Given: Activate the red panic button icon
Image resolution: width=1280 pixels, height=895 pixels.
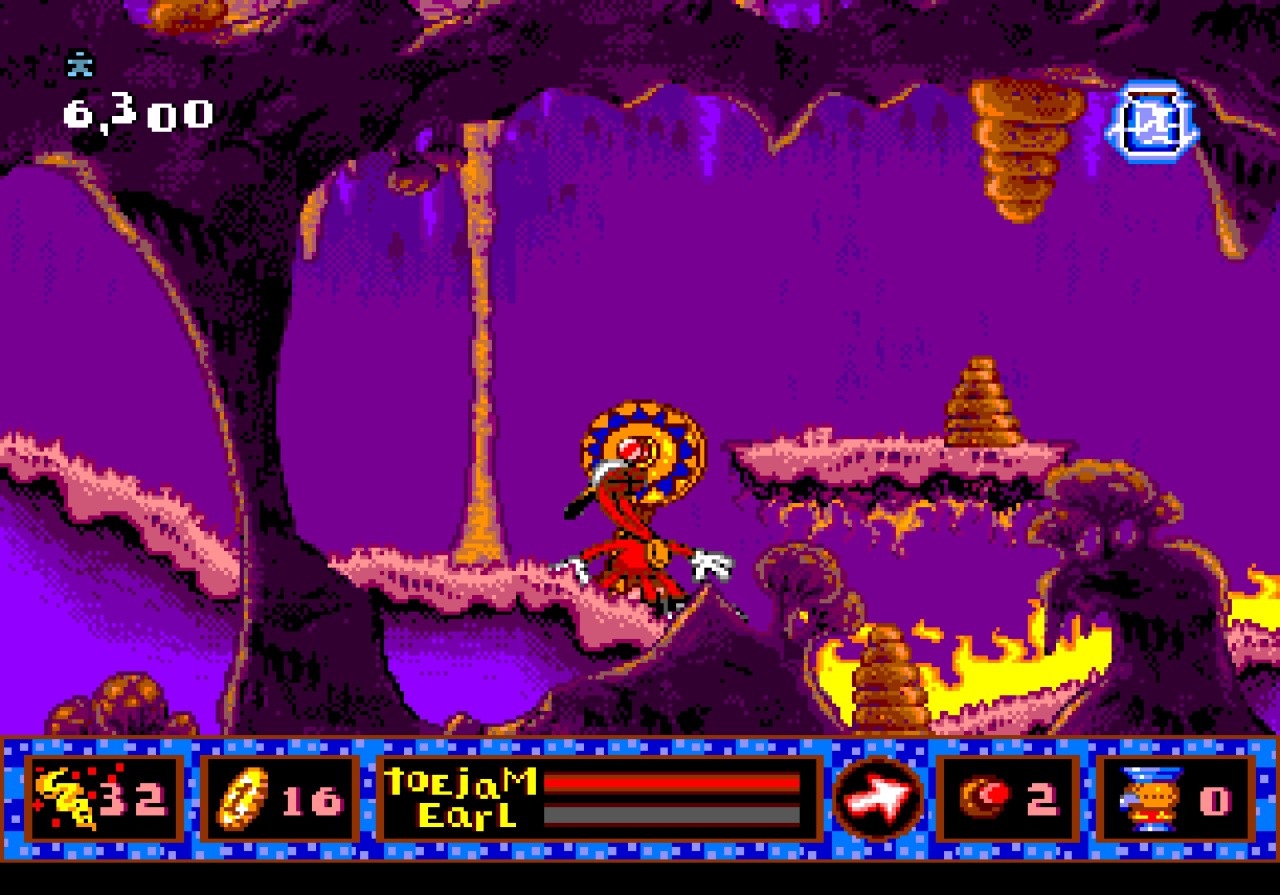Looking at the screenshot, I should [x=985, y=797].
